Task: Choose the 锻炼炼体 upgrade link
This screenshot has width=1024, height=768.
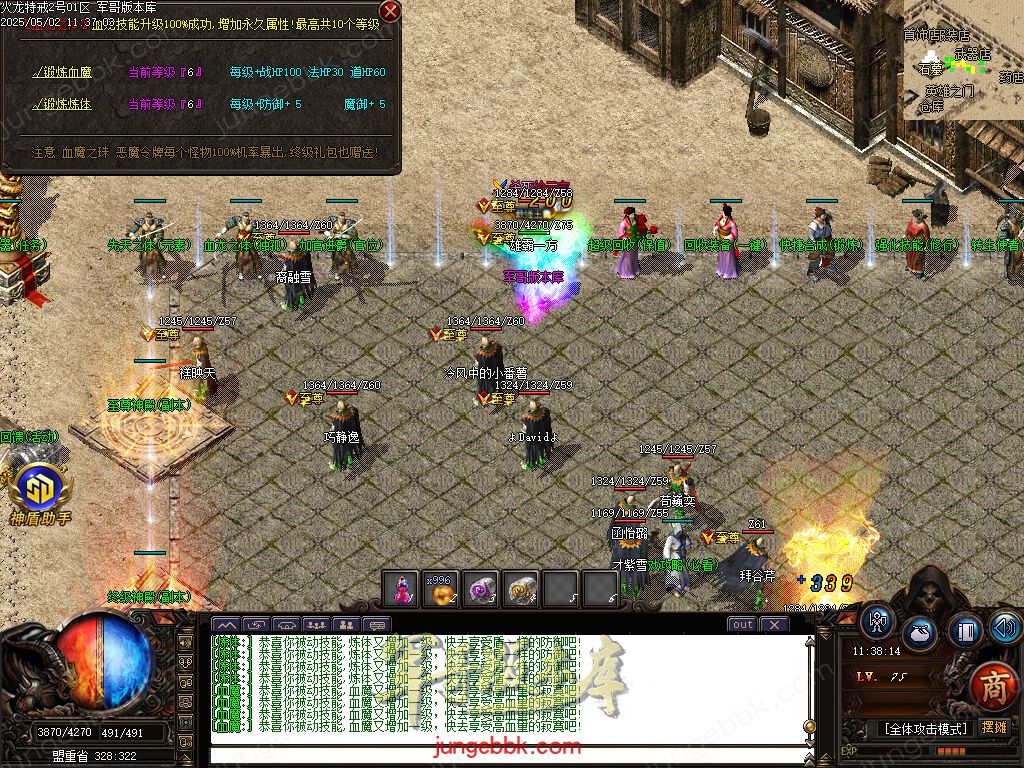Action: 64,104
